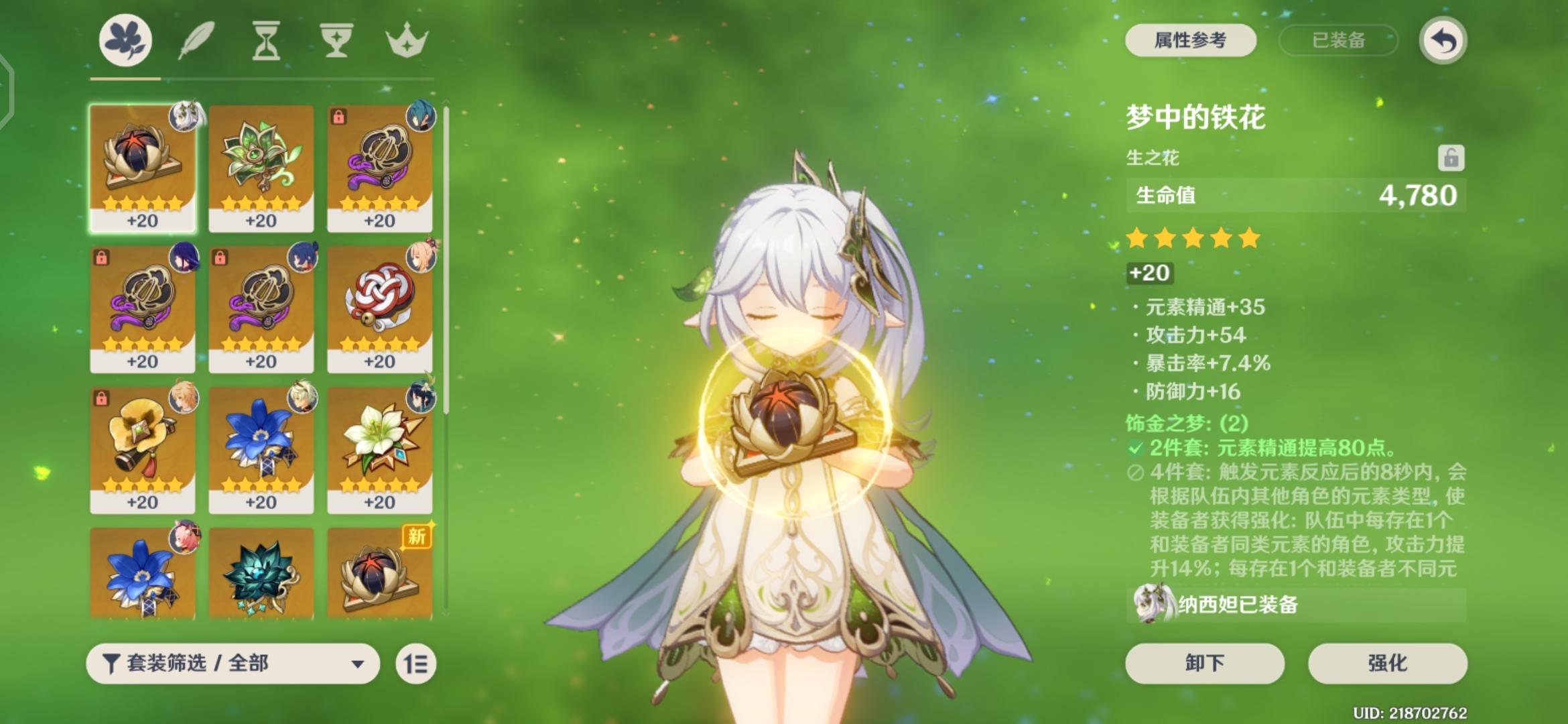Select the plume of death feather icon

tap(197, 40)
